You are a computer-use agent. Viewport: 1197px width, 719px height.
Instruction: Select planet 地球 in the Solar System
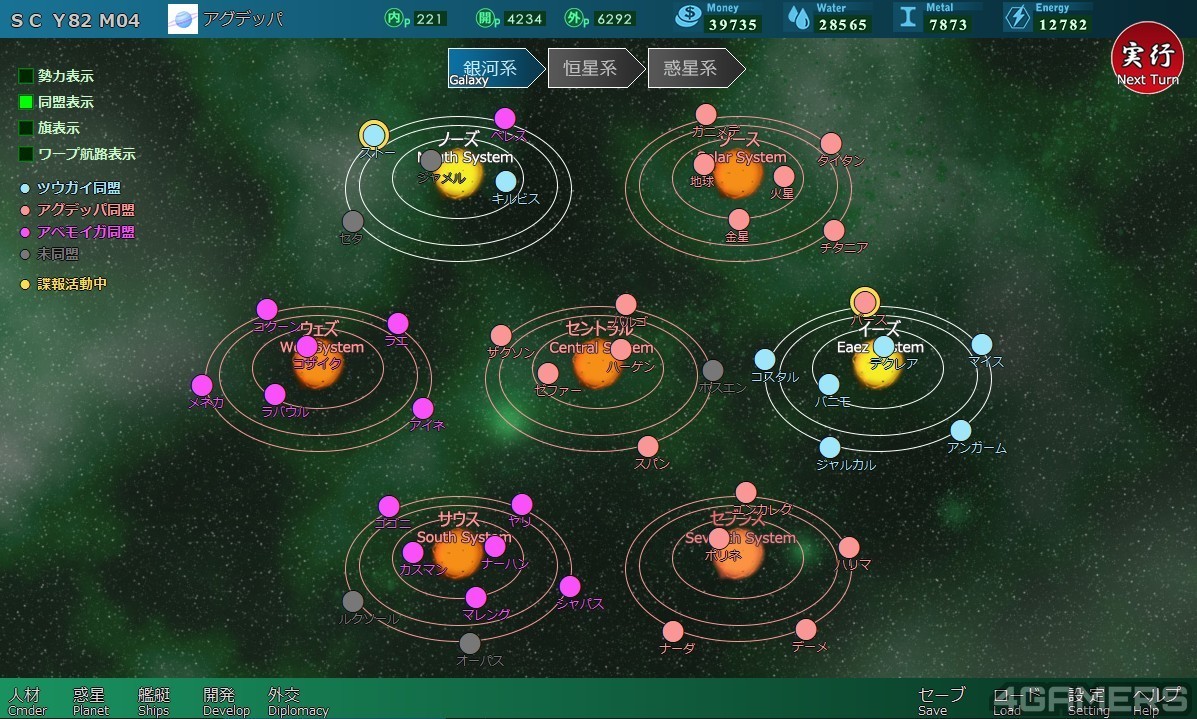704,165
